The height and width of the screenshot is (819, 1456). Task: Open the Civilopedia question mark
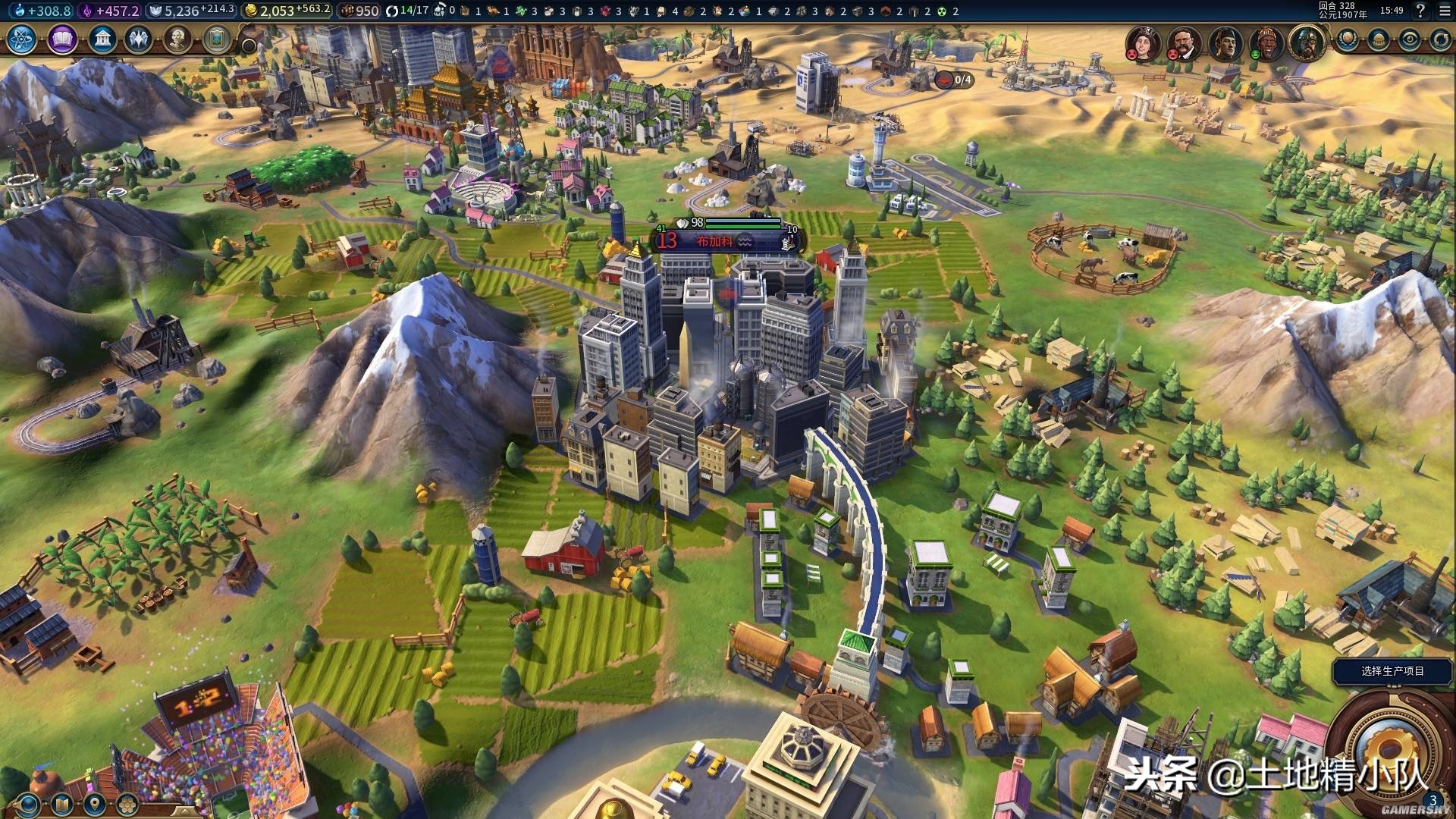click(1420, 11)
